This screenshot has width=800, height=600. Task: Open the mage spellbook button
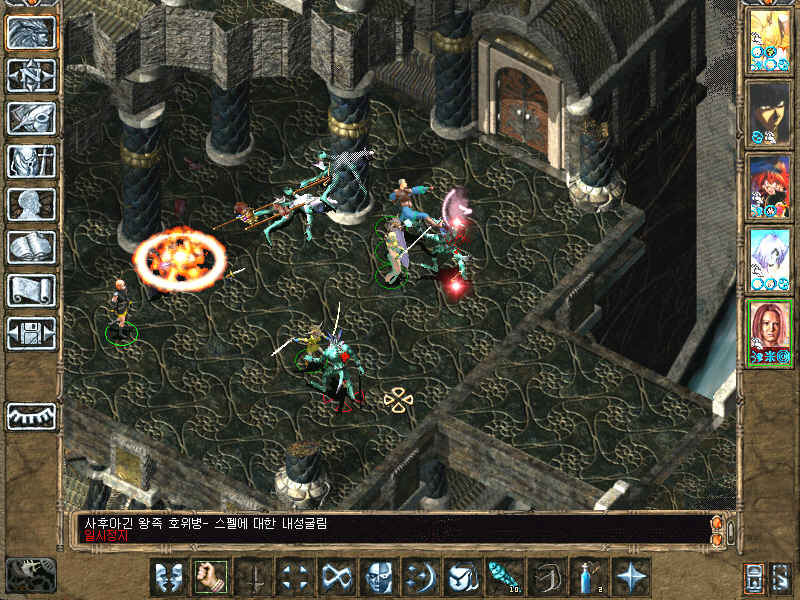[31, 247]
